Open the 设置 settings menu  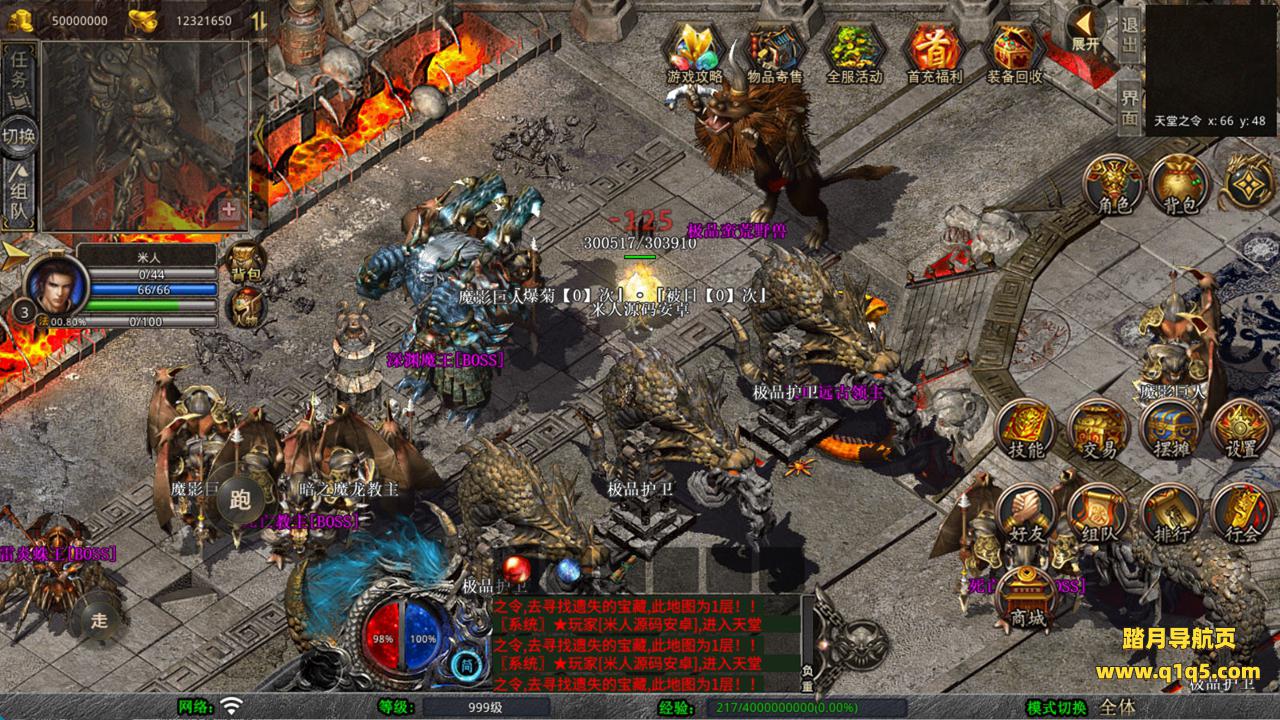pyautogui.click(x=1242, y=430)
